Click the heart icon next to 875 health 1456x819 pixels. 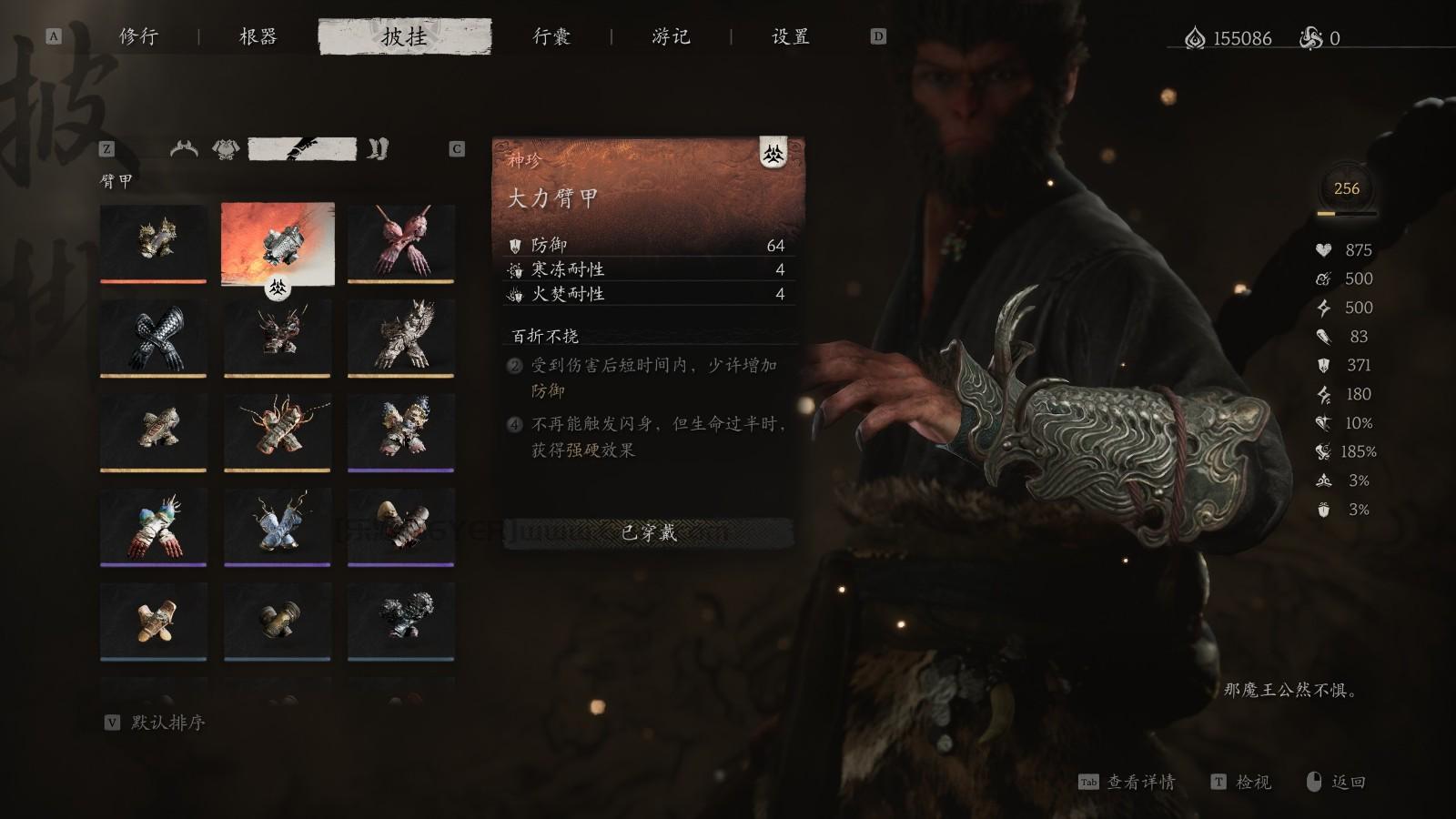pyautogui.click(x=1322, y=248)
